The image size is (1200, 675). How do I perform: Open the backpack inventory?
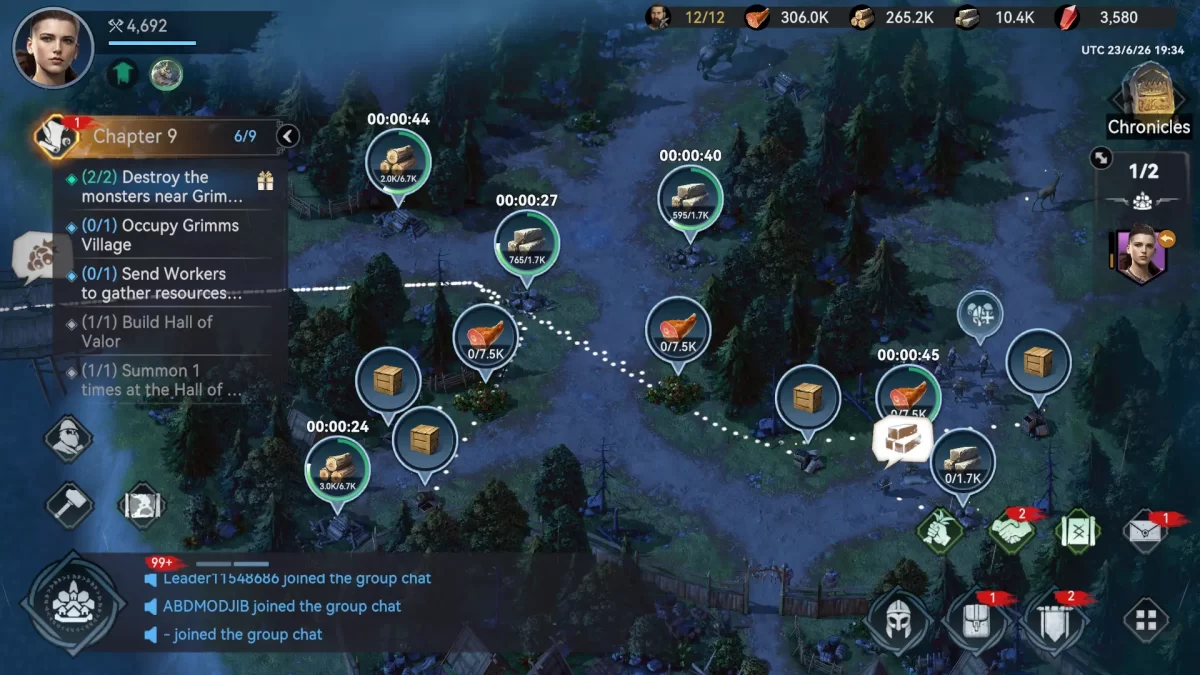click(973, 620)
